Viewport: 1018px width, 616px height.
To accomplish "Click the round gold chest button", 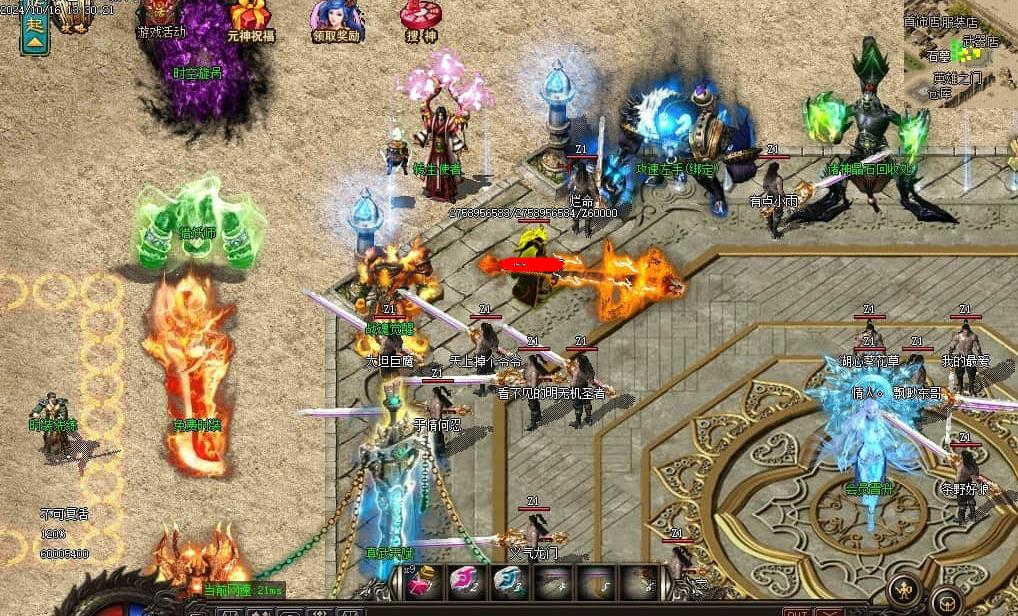I will 946,600.
